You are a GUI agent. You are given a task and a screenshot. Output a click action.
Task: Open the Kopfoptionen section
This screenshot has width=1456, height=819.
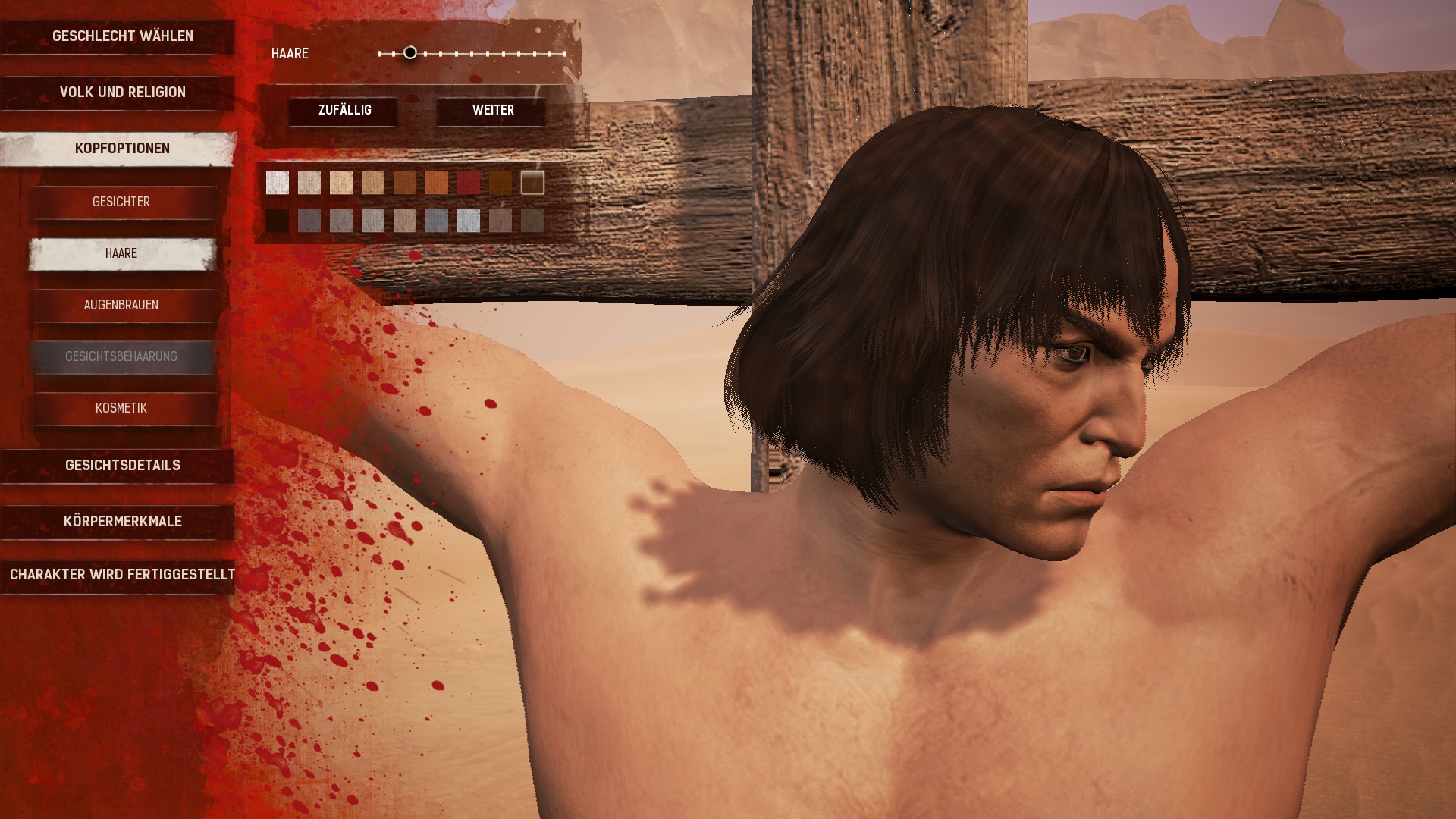point(121,149)
